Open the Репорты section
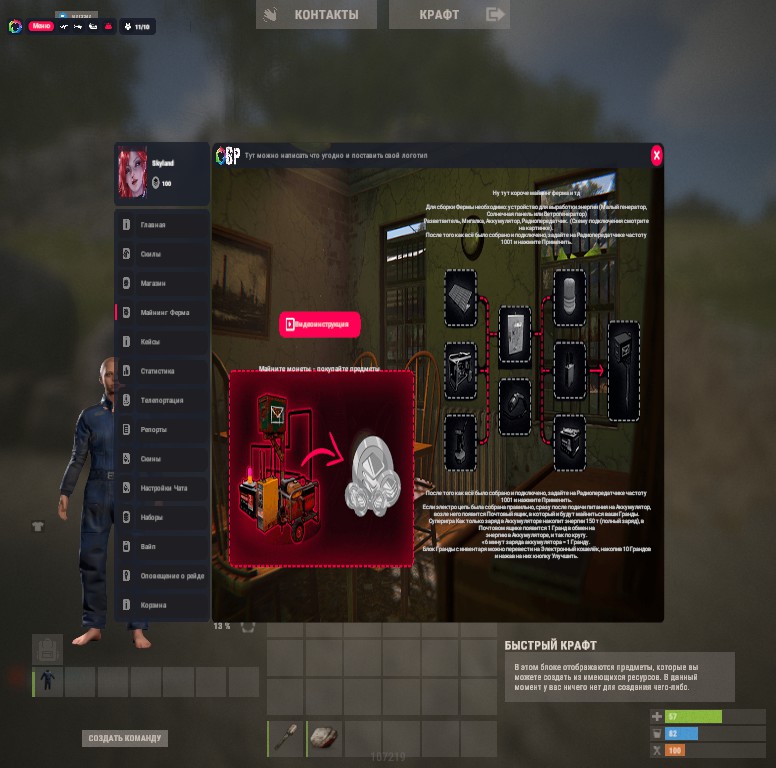 click(x=162, y=430)
